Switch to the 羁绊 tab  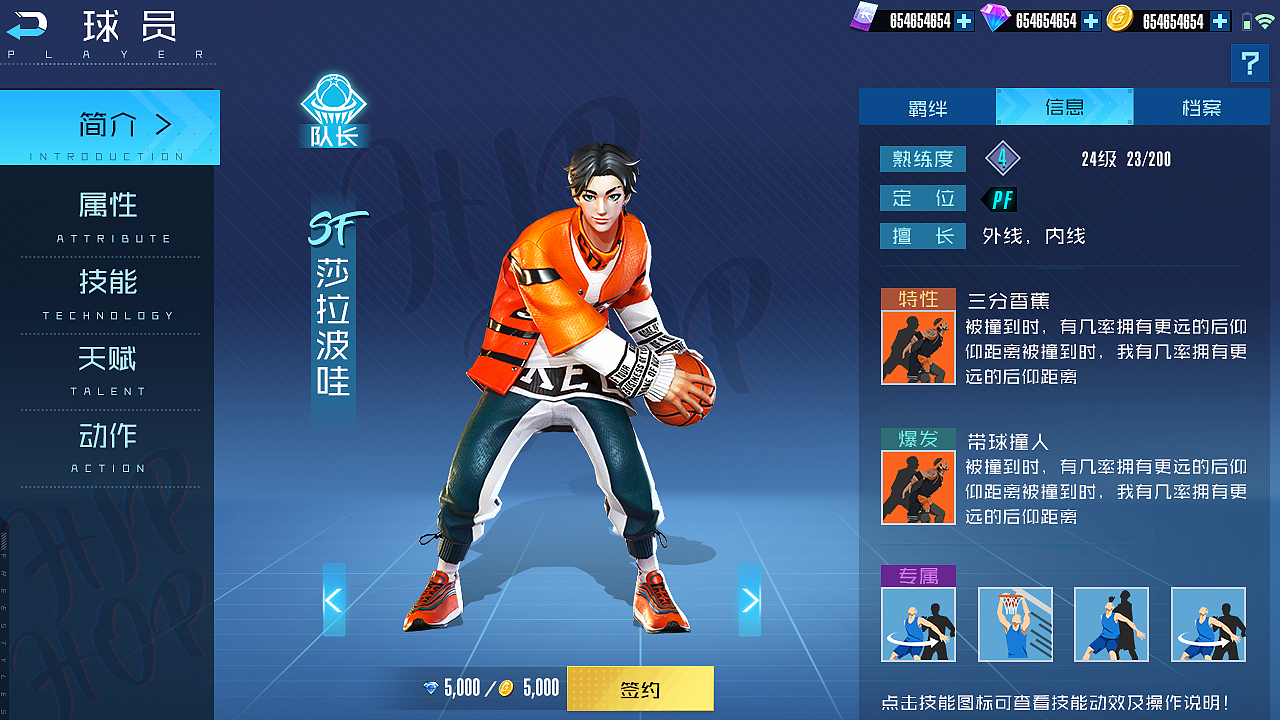point(926,106)
